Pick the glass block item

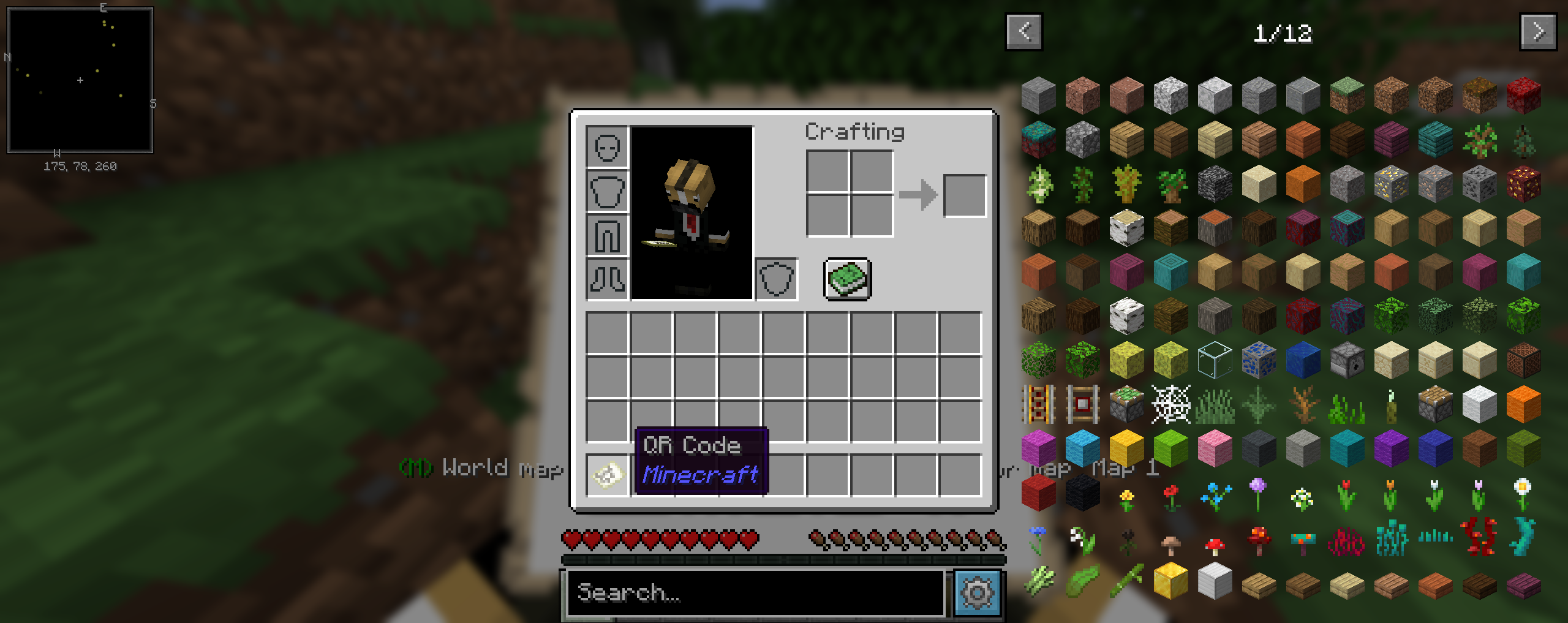1214,360
